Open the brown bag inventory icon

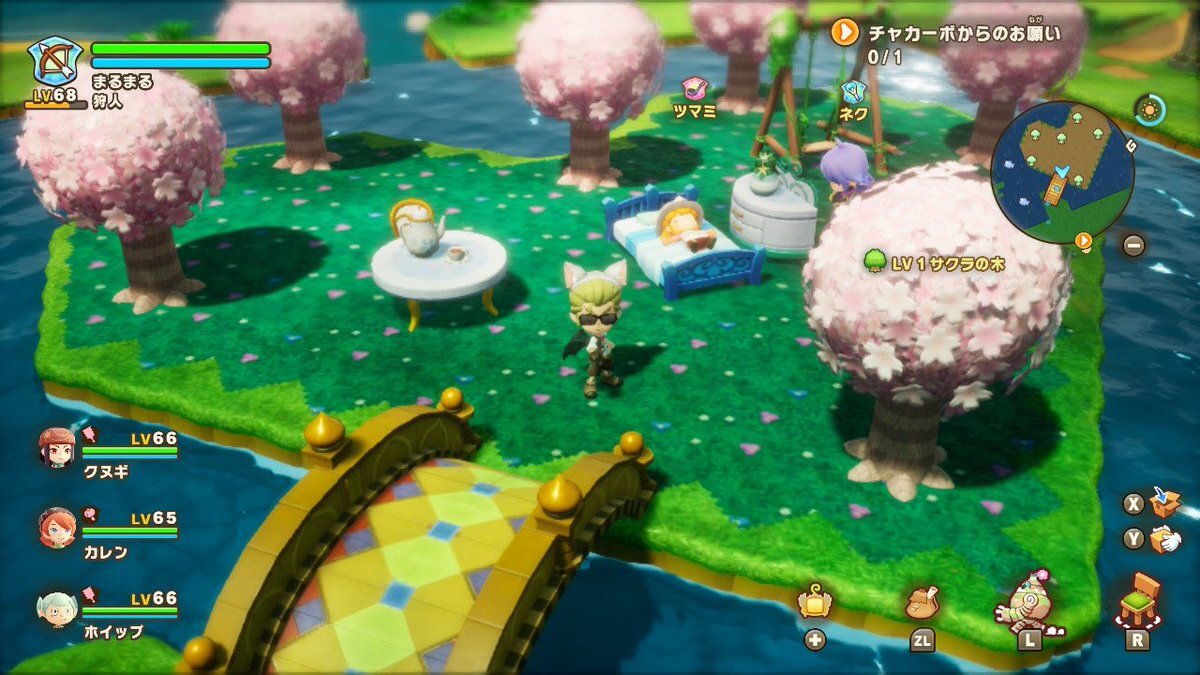coord(921,602)
